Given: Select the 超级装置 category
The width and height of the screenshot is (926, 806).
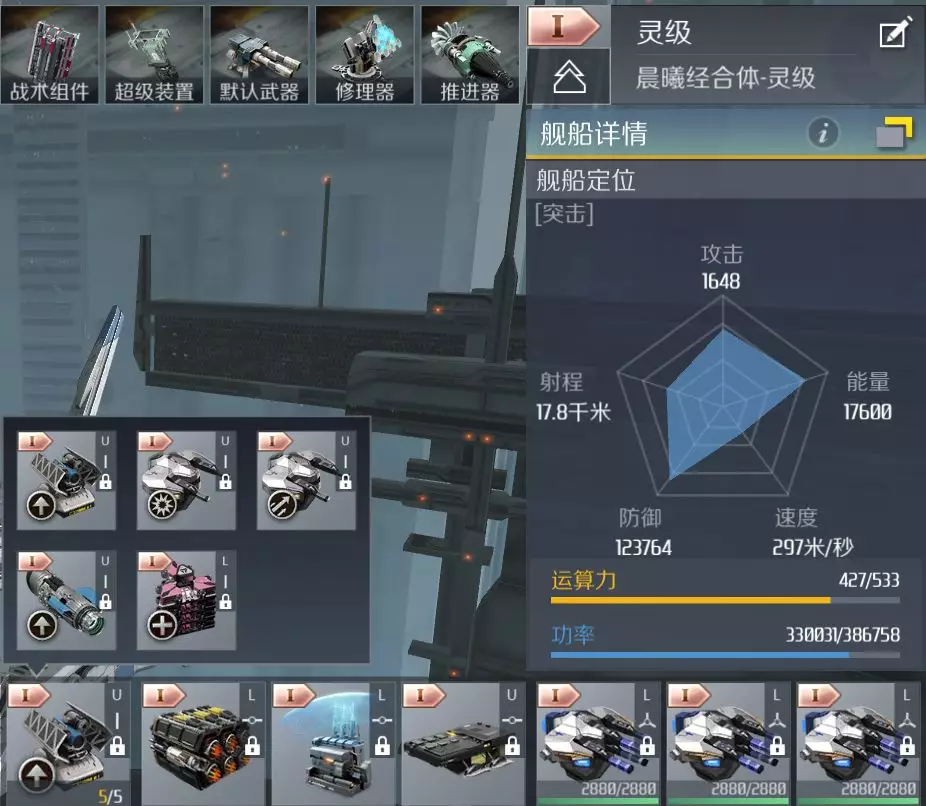Looking at the screenshot, I should 154,55.
